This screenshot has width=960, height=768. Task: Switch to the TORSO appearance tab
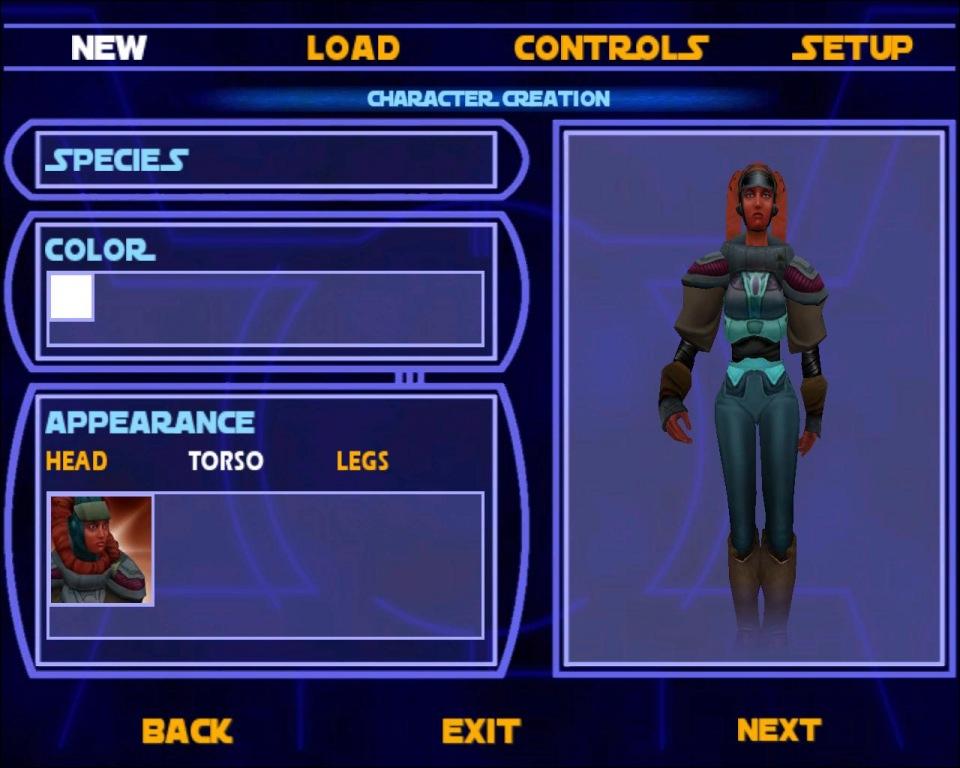coord(226,461)
